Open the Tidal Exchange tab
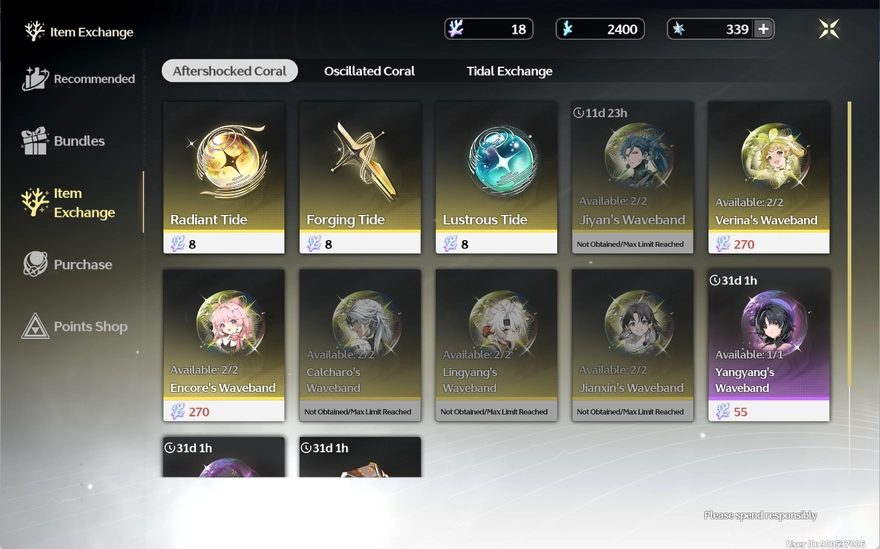This screenshot has height=549, width=880. click(x=509, y=71)
